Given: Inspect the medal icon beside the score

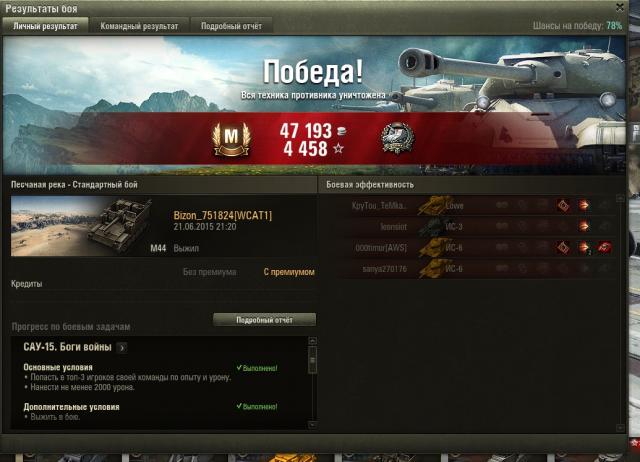Looking at the screenshot, I should (398, 139).
